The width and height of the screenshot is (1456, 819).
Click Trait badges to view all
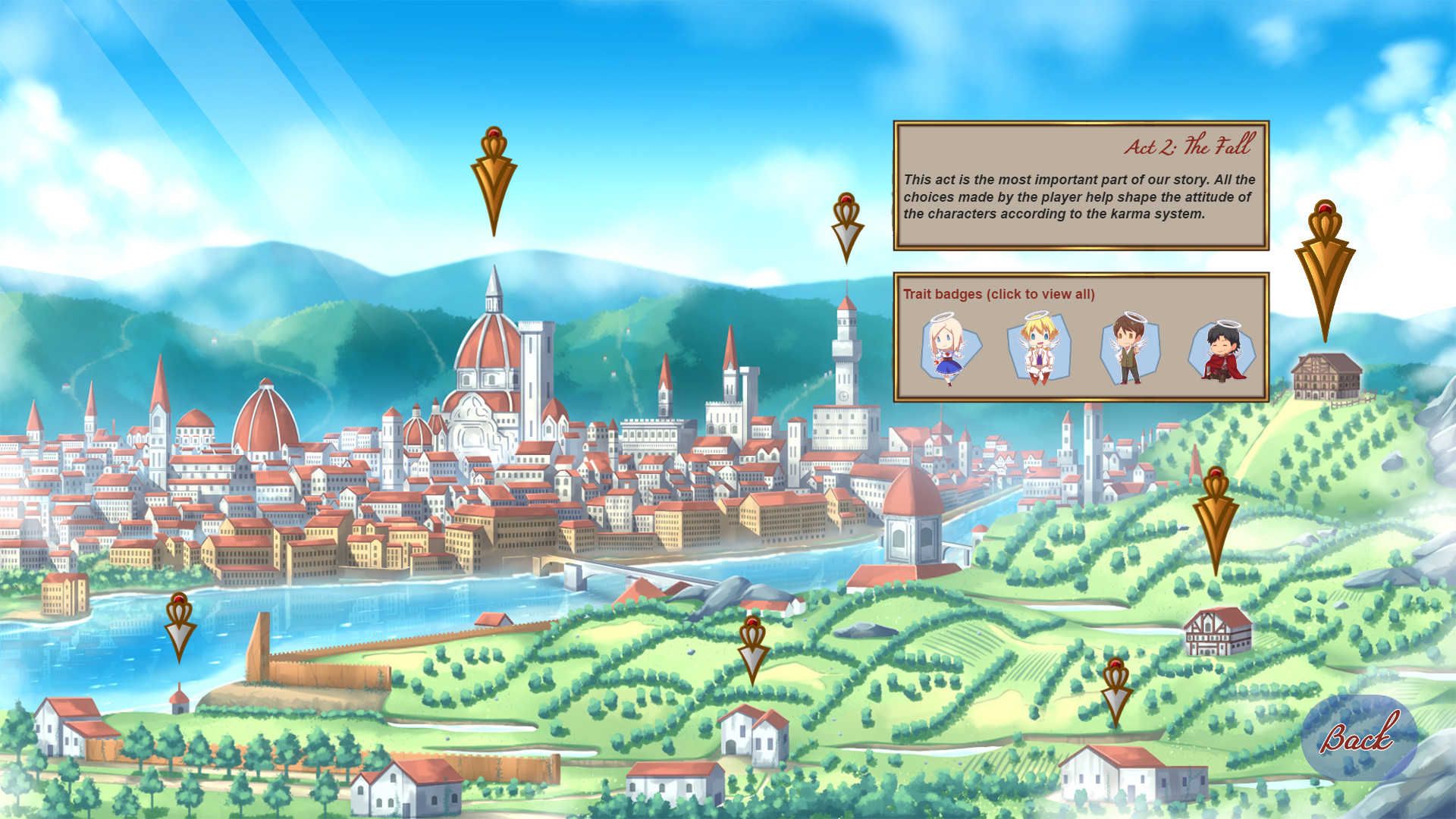998,294
